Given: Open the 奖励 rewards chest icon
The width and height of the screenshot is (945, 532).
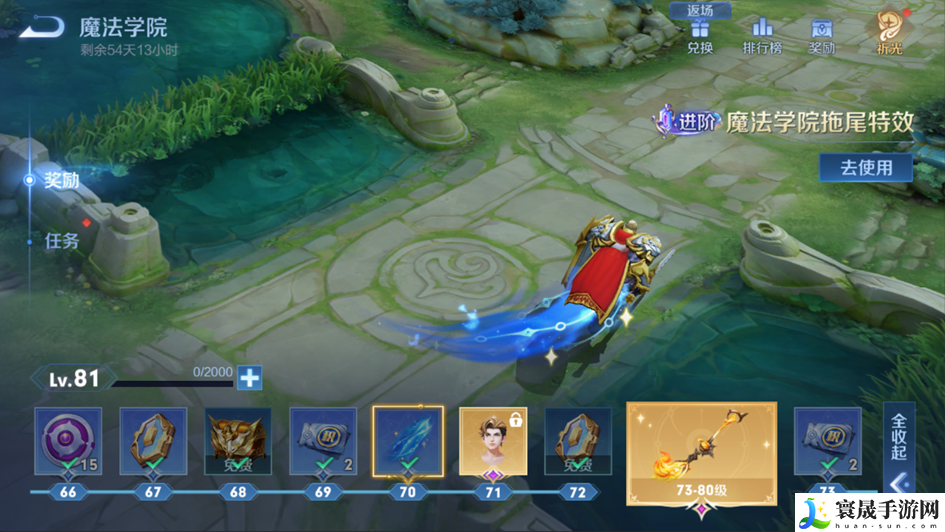Looking at the screenshot, I should (822, 34).
